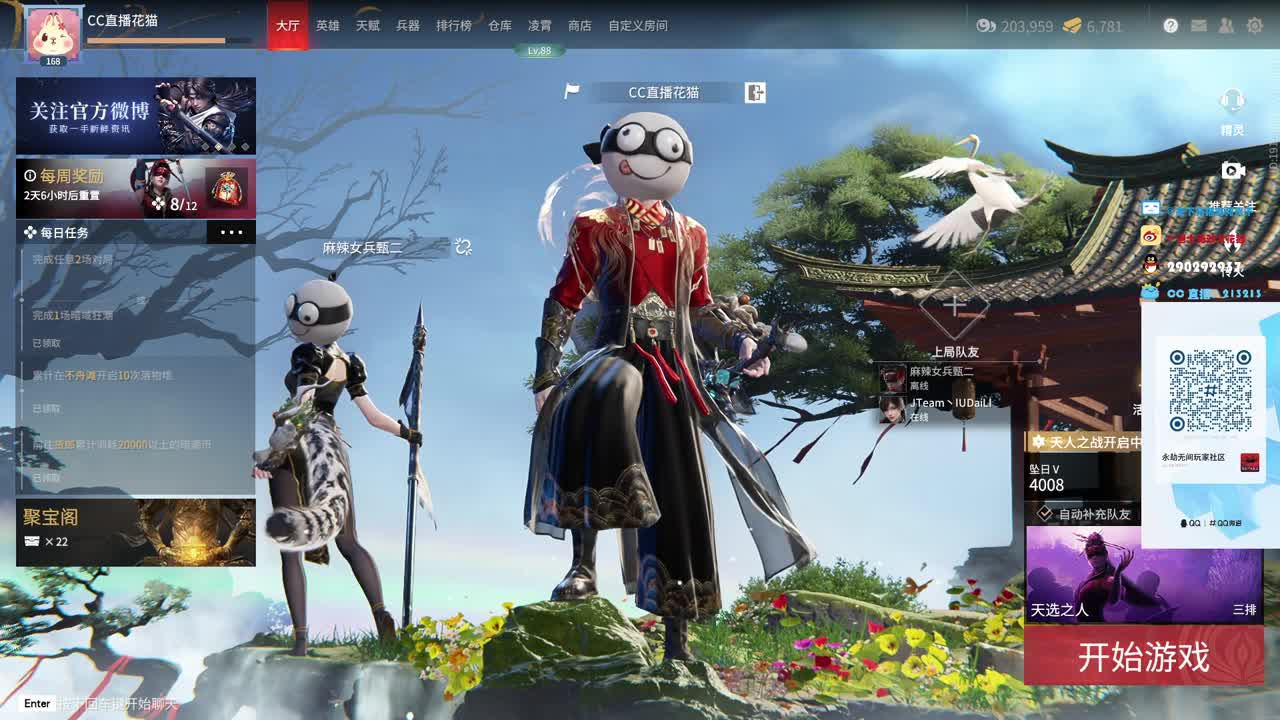This screenshot has height=720, width=1280.
Task: Open the 仓库 inventory tab
Action: point(500,26)
